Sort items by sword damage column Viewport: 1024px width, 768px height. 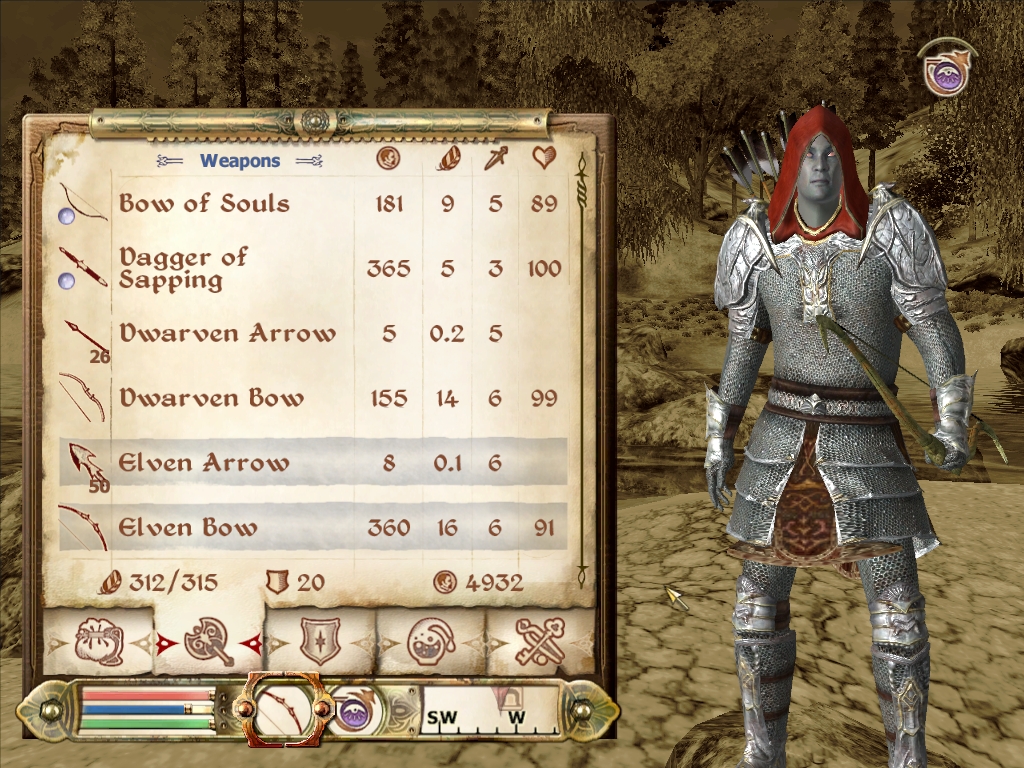point(496,158)
